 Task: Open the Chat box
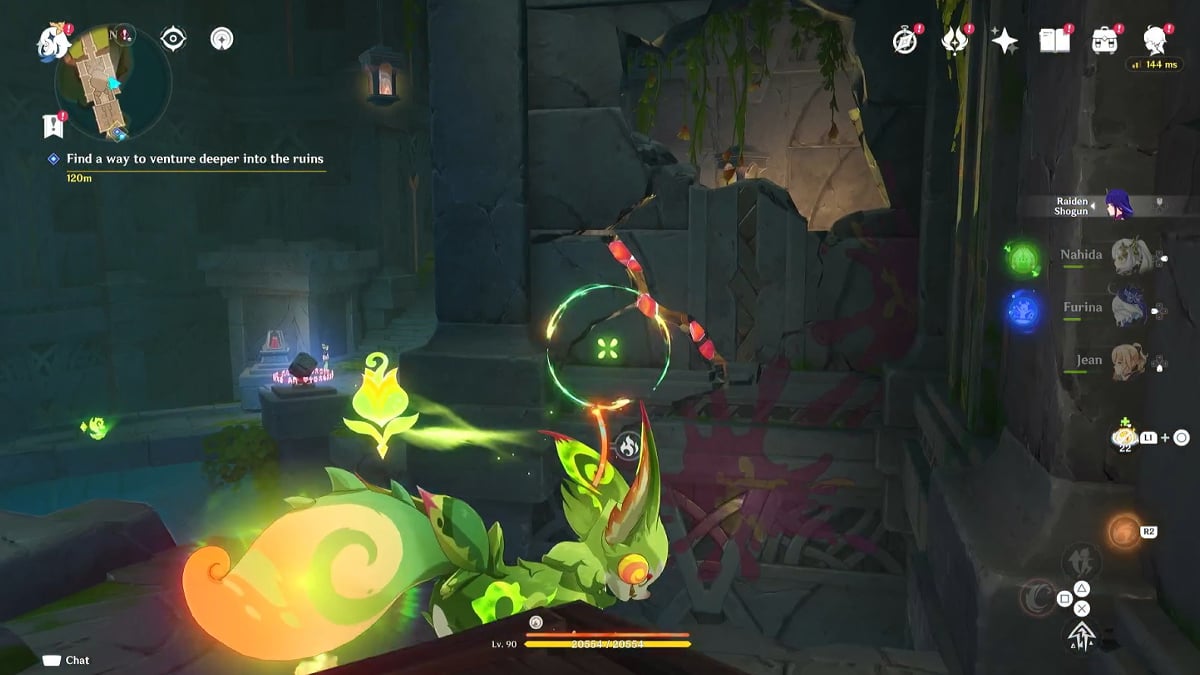(x=67, y=660)
